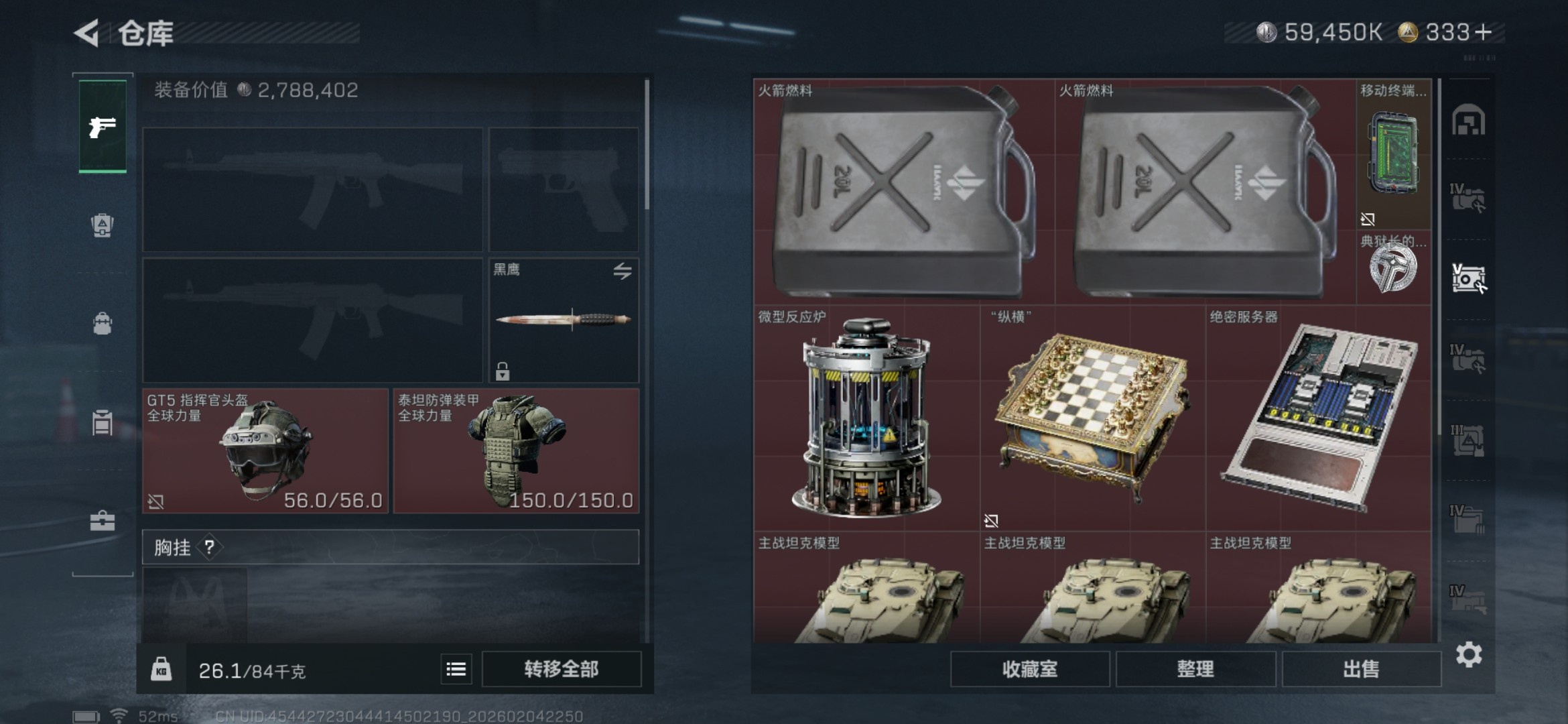Open the main stash container tab
Screen dimensions: 1568x724
point(1468,122)
